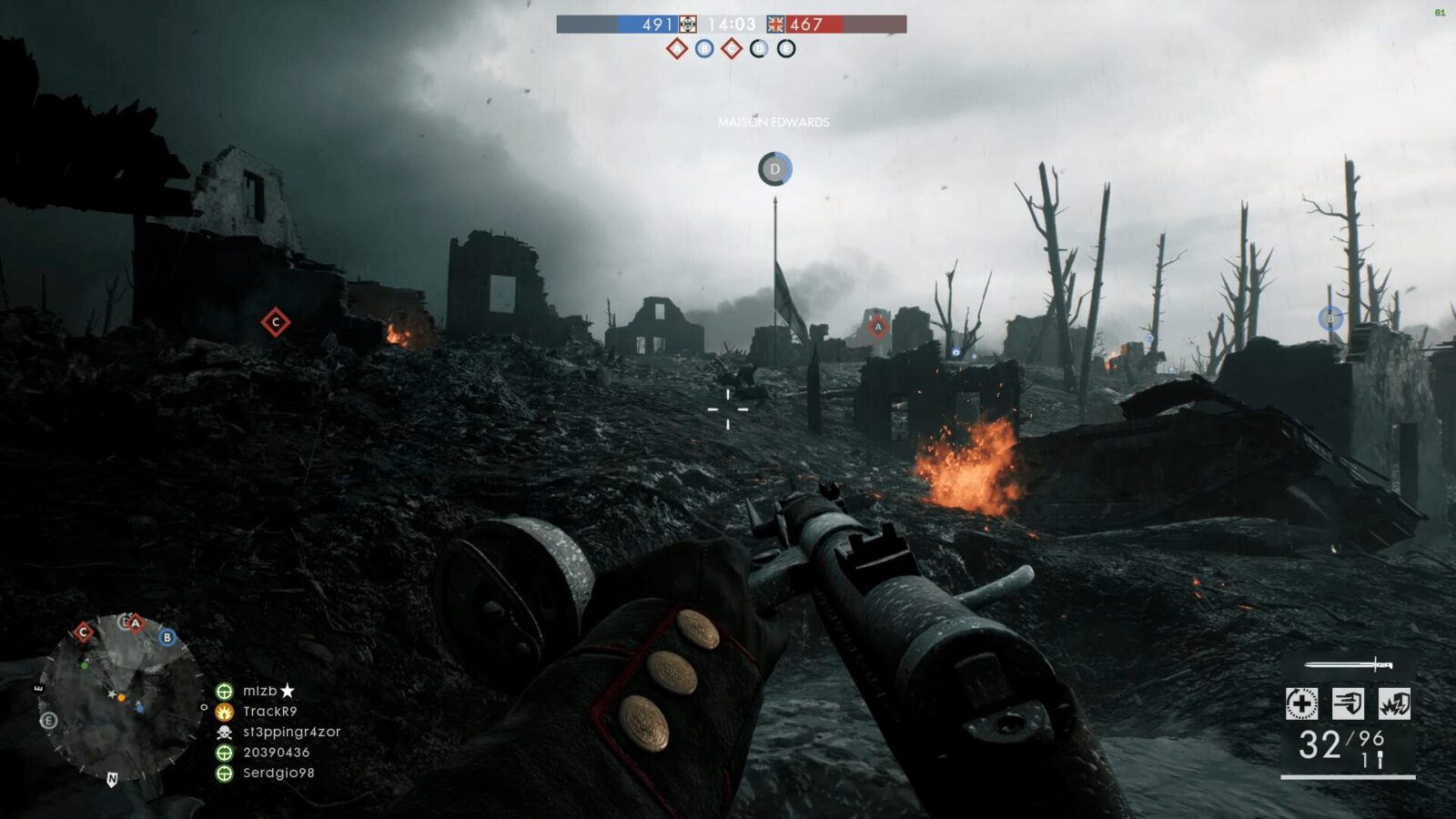Pick squad member 20390436
The image size is (1456, 819).
tap(276, 753)
